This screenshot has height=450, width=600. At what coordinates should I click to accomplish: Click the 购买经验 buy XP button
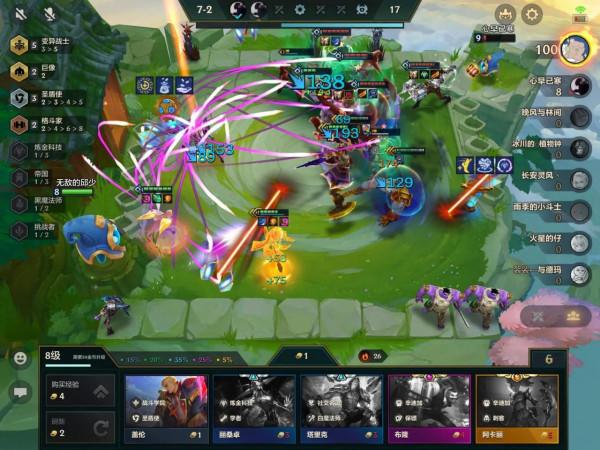click(x=76, y=391)
